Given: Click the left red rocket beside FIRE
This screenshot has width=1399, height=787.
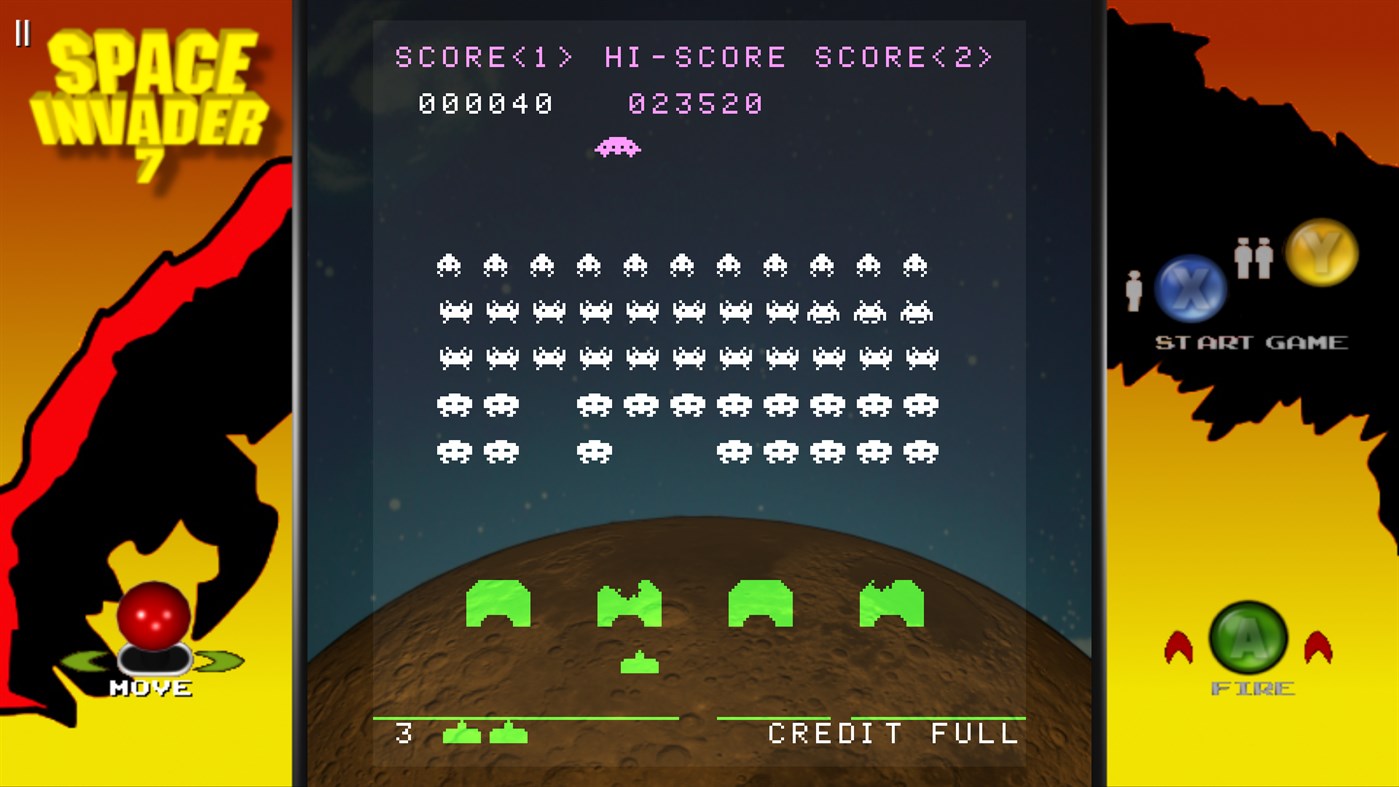Looking at the screenshot, I should [x=1180, y=645].
